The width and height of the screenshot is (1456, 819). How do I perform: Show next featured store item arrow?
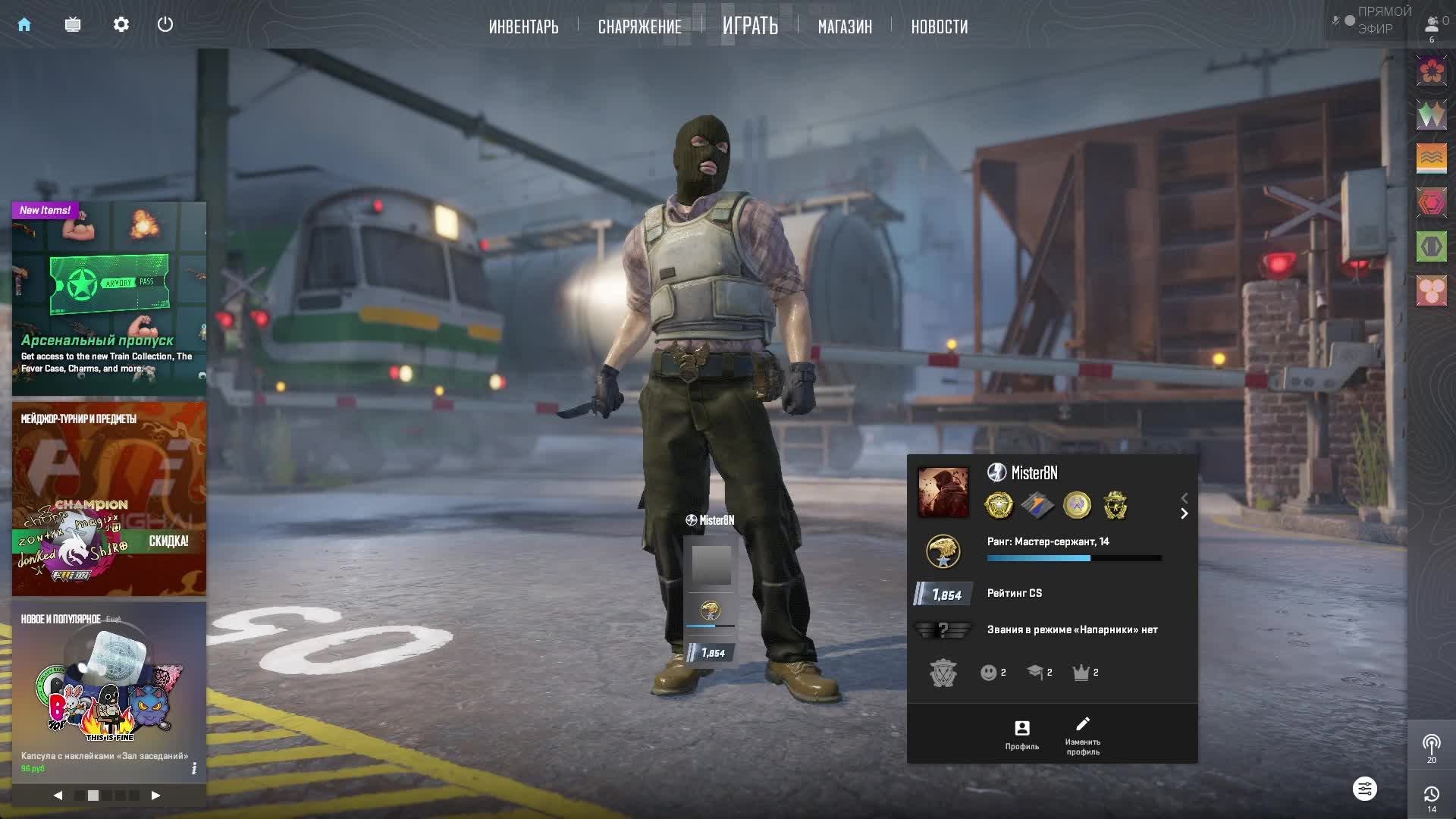pos(155,795)
